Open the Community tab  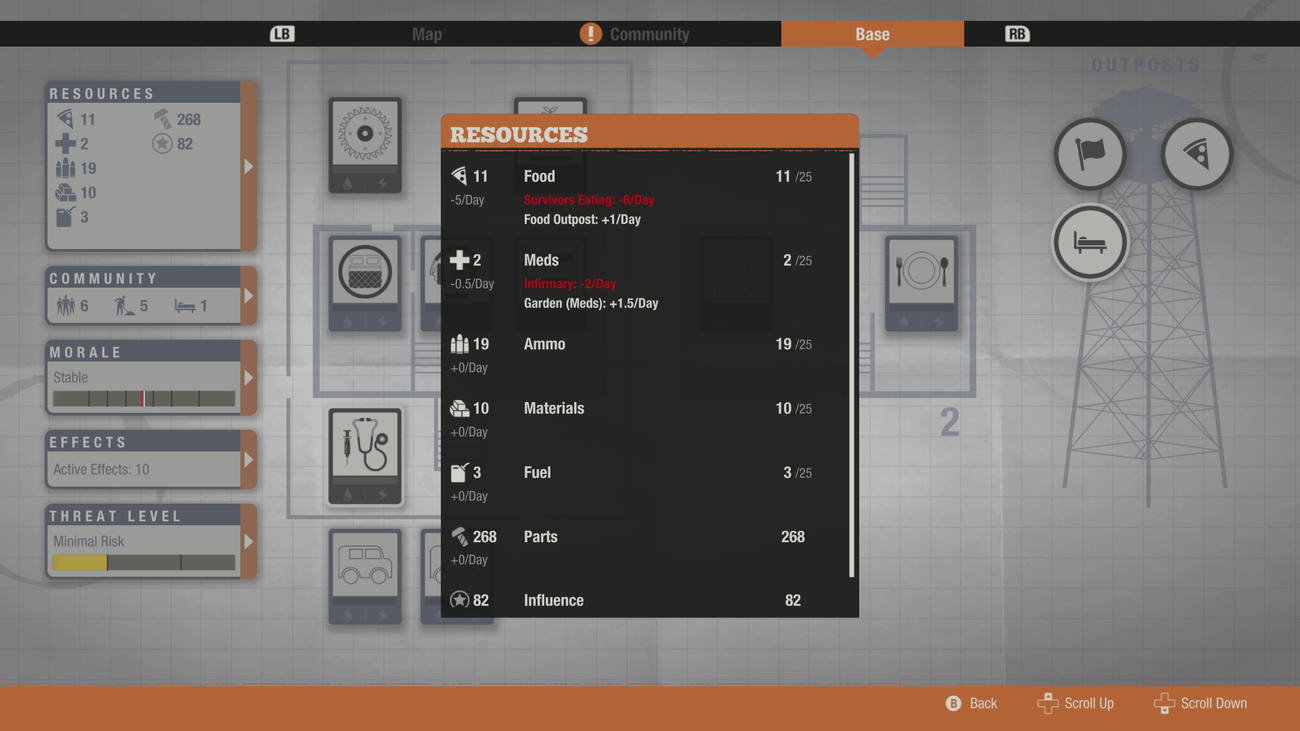click(x=648, y=34)
